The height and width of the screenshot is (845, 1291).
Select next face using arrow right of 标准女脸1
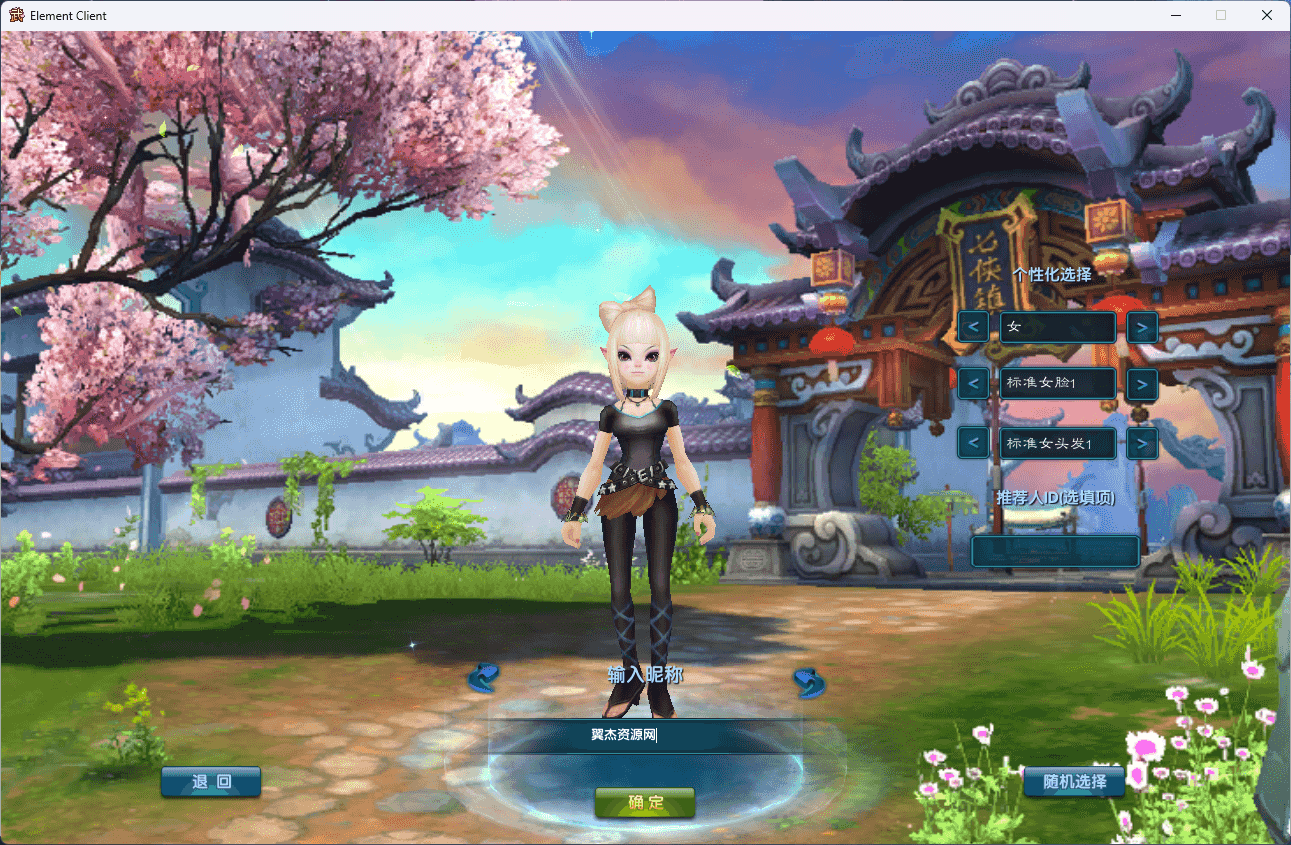[1142, 384]
